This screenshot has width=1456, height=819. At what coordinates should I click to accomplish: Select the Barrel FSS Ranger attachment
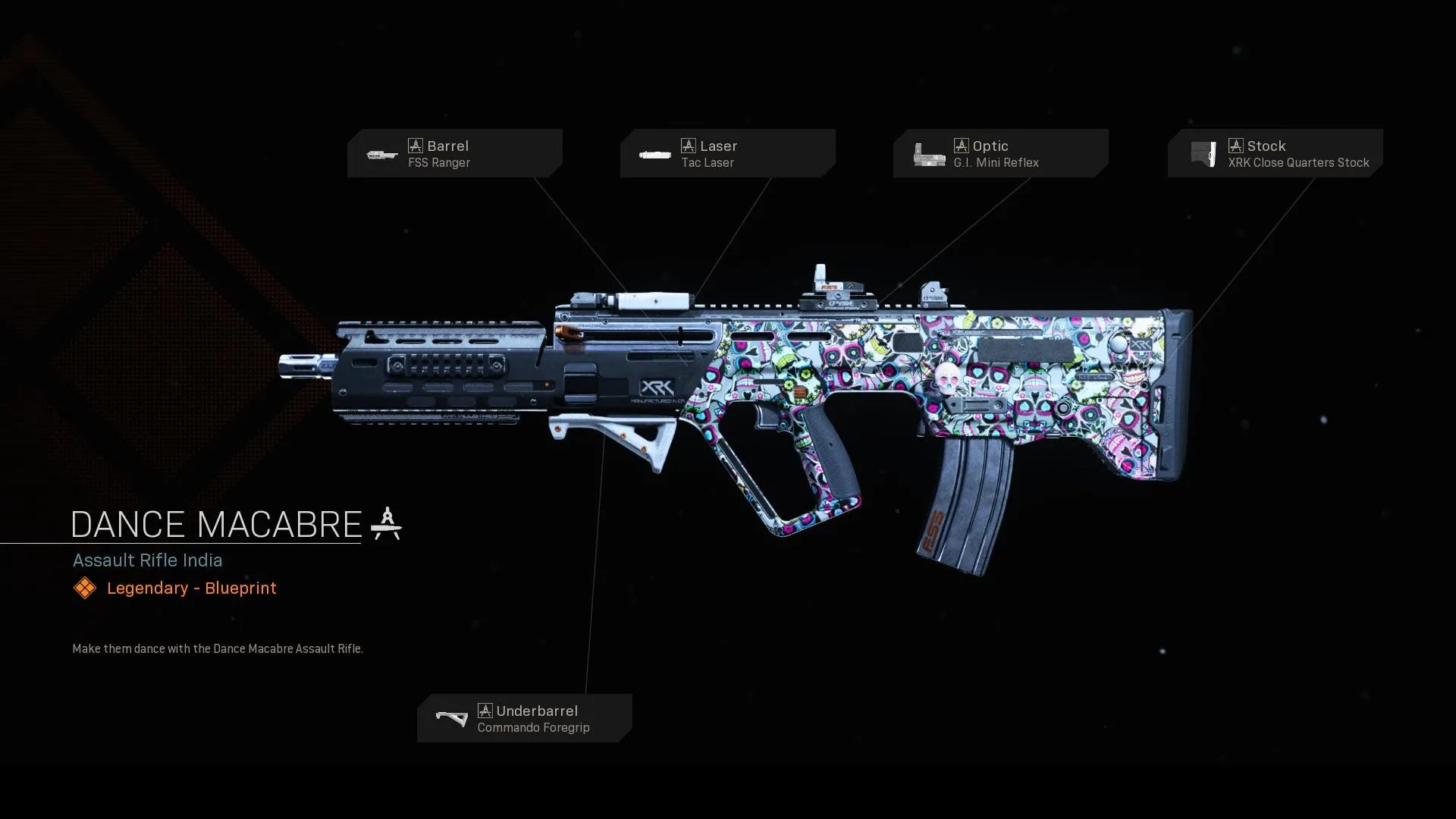click(x=454, y=153)
